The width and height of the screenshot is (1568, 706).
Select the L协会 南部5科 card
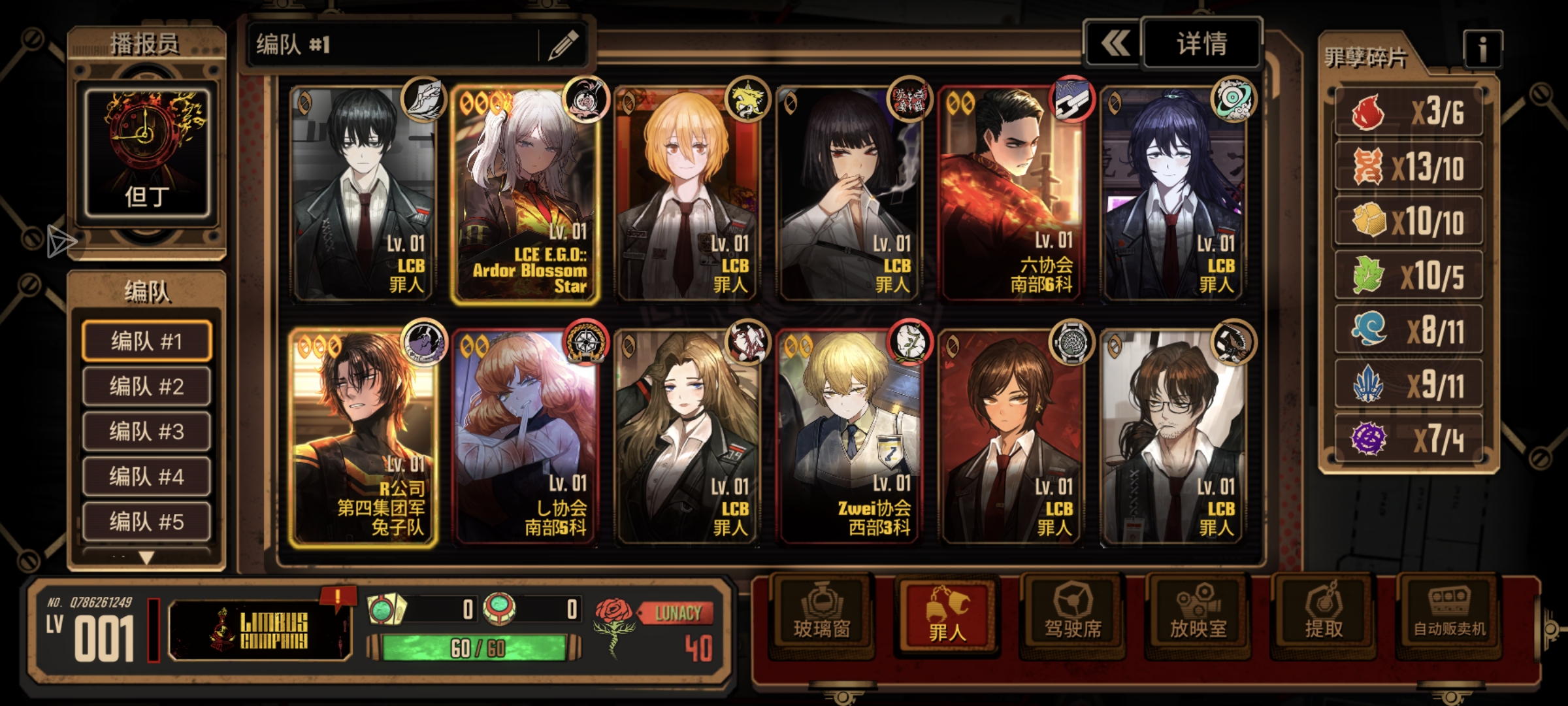tap(525, 438)
